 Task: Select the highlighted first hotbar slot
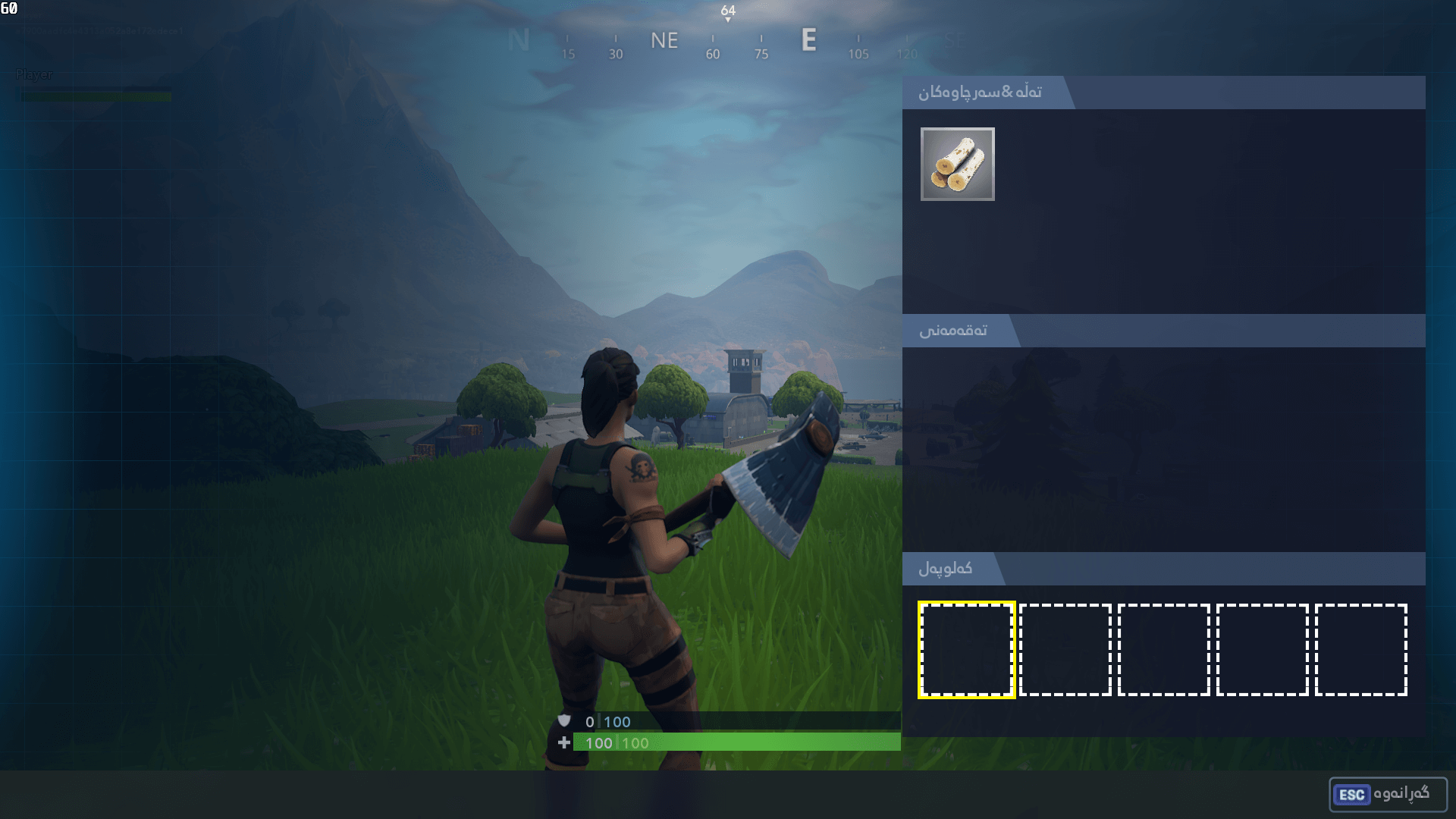(965, 648)
